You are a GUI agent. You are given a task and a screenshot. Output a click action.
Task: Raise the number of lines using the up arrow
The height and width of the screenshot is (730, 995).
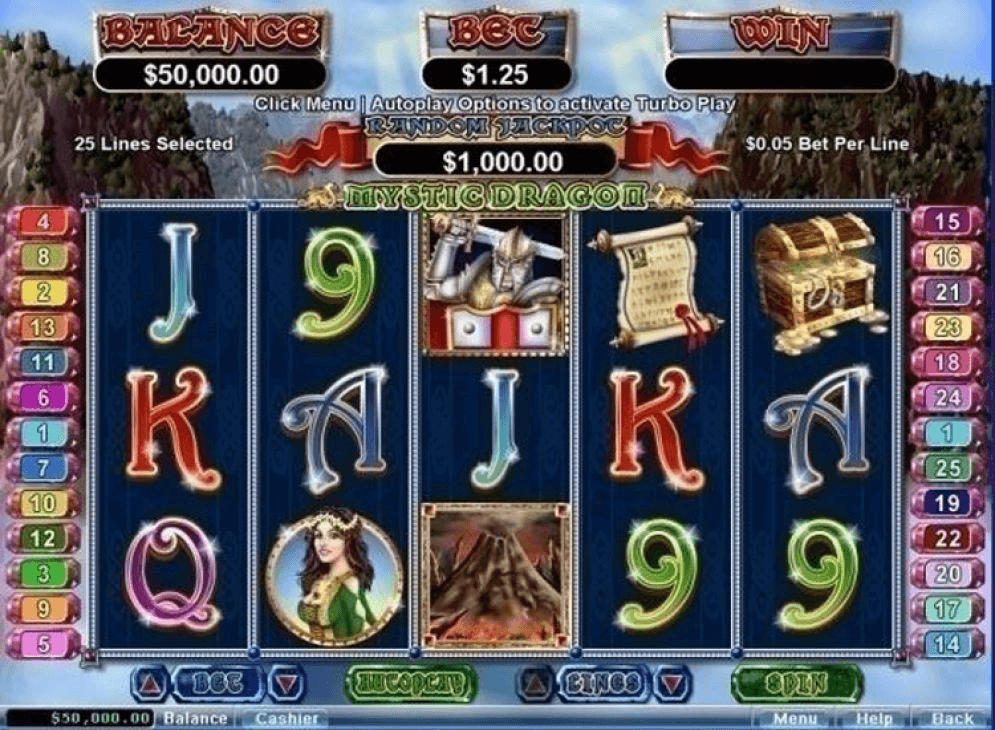(x=535, y=683)
